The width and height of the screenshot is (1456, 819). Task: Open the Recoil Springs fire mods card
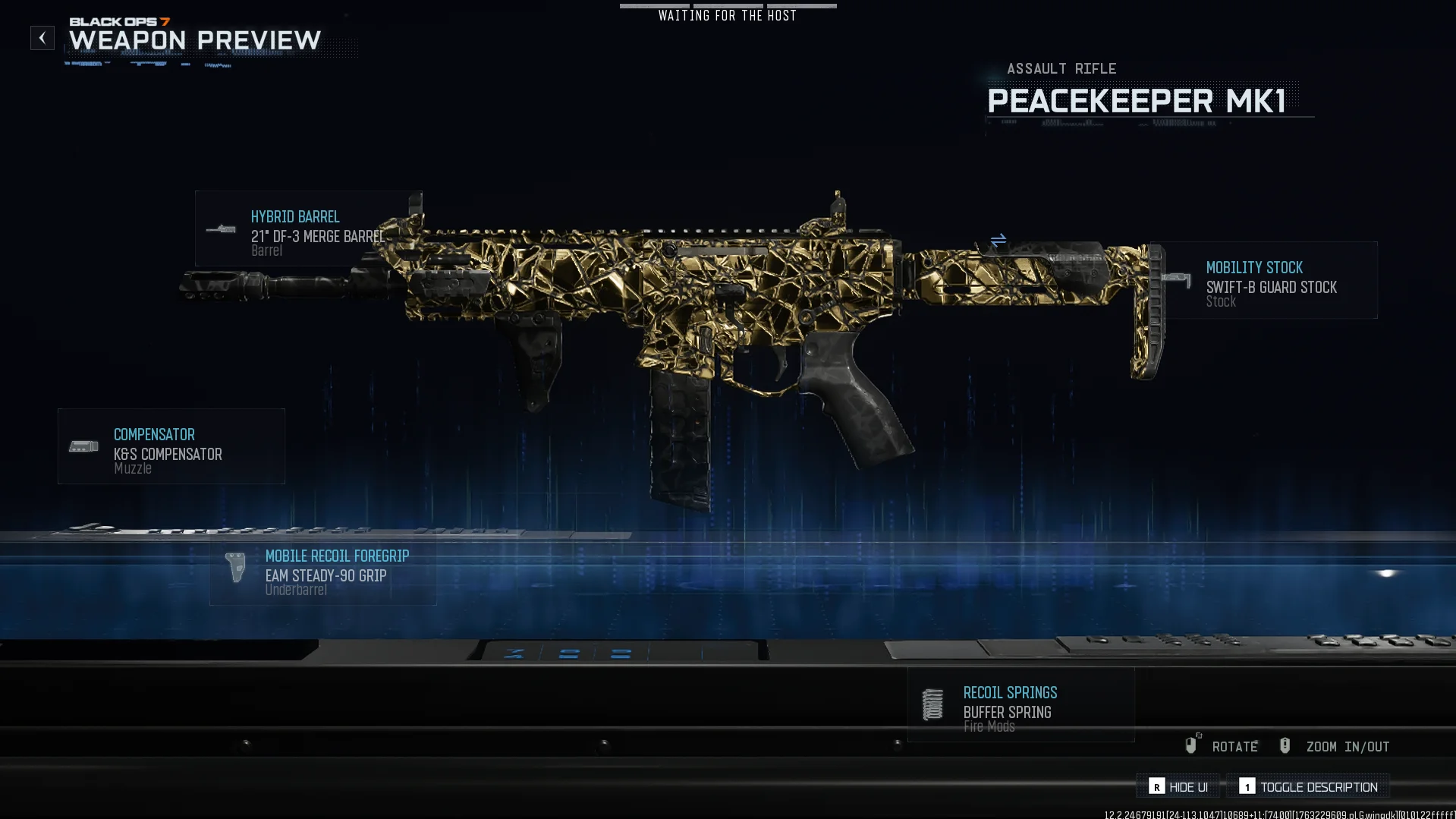pyautogui.click(x=1020, y=705)
